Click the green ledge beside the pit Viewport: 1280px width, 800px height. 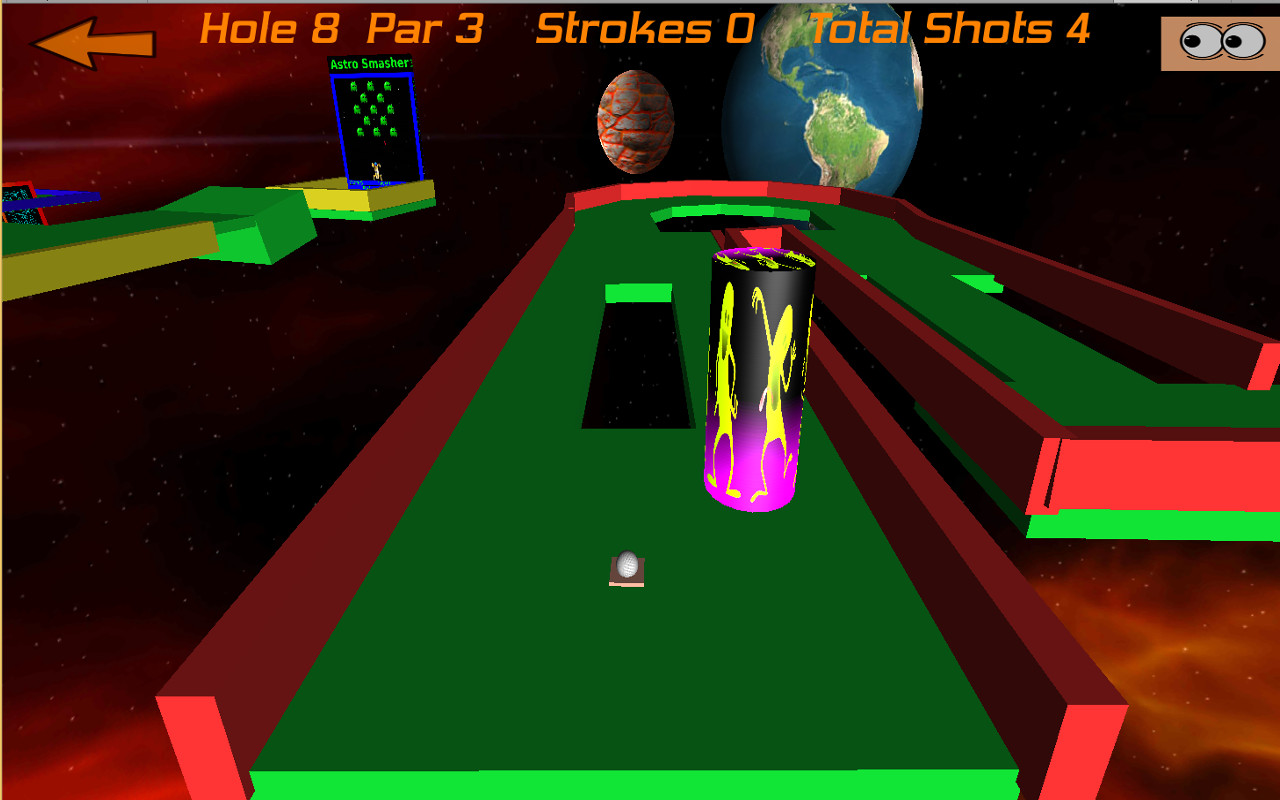click(x=638, y=295)
